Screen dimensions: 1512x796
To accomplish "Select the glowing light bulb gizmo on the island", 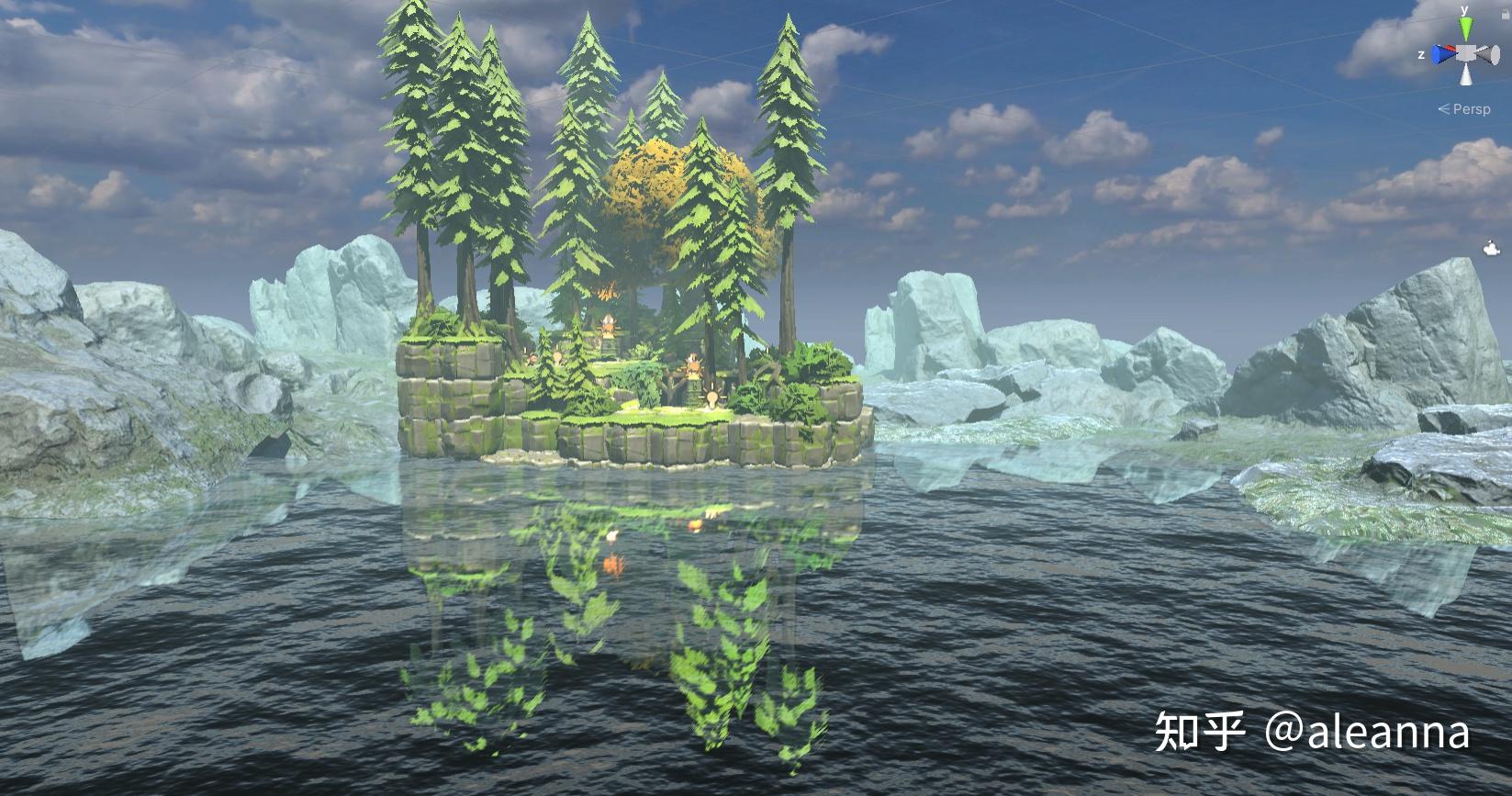I will (712, 397).
